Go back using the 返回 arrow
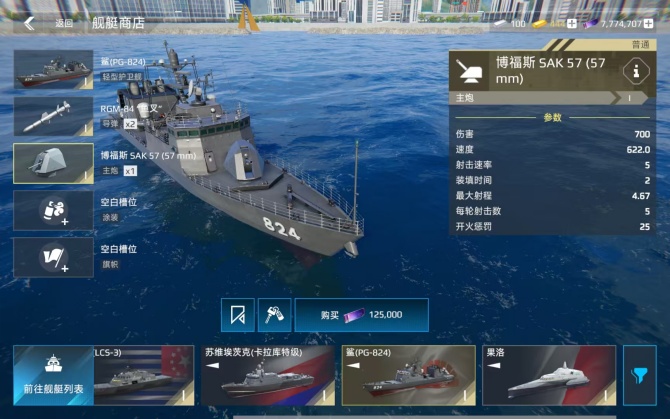 [x=30, y=22]
